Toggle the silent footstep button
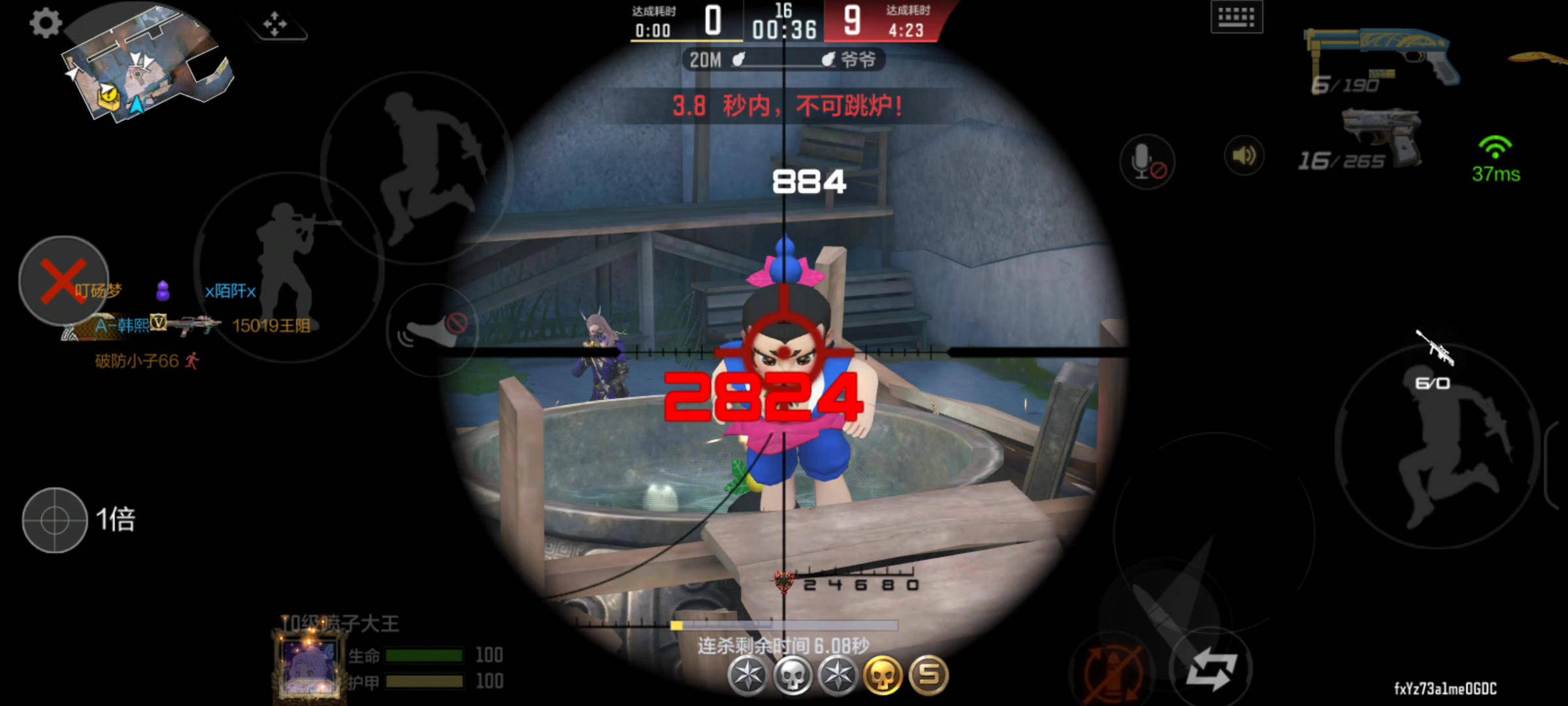The width and height of the screenshot is (1568, 706). (x=432, y=330)
